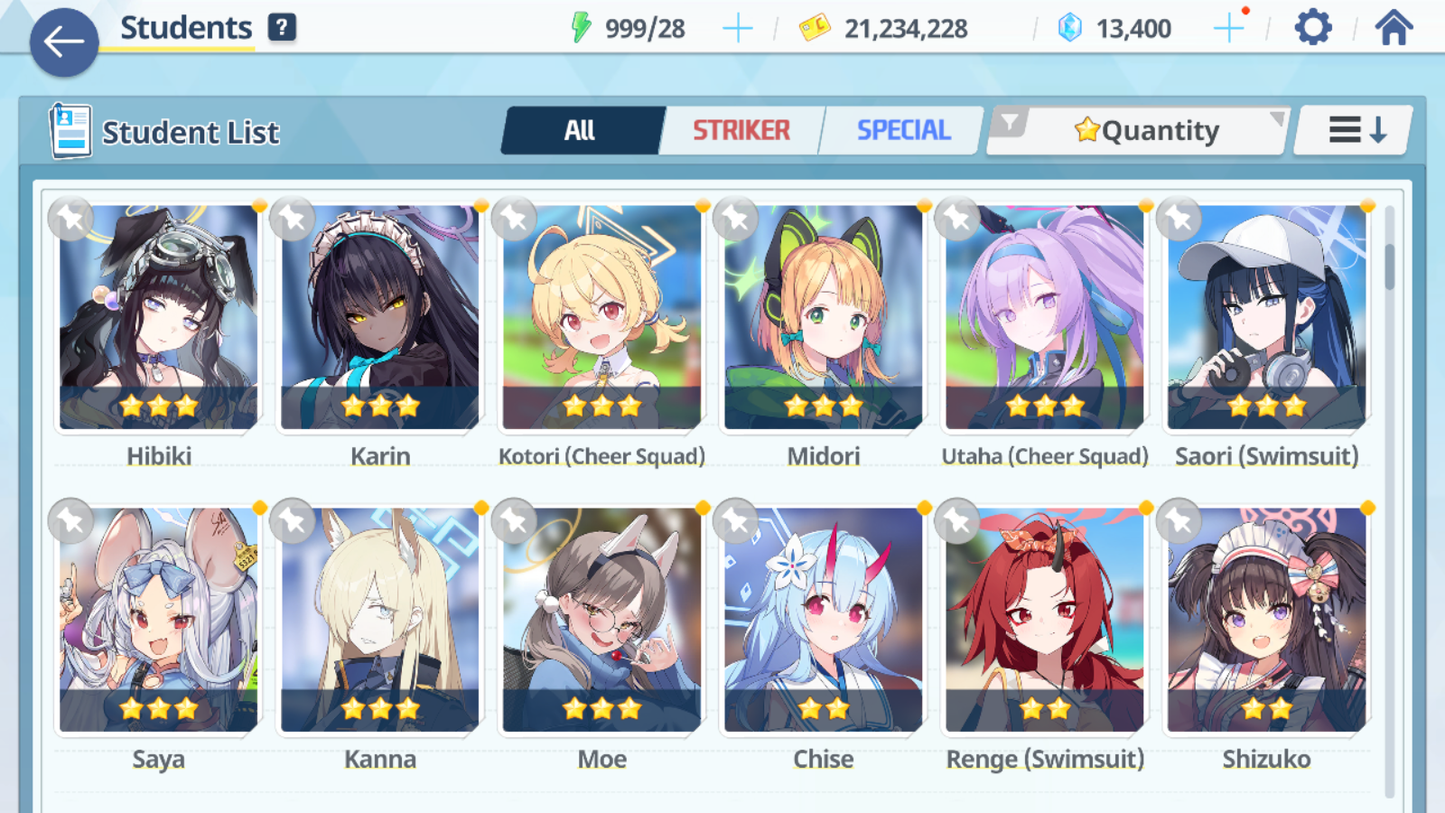The height and width of the screenshot is (813, 1445).
Task: Open the settings gear
Action: [x=1312, y=27]
